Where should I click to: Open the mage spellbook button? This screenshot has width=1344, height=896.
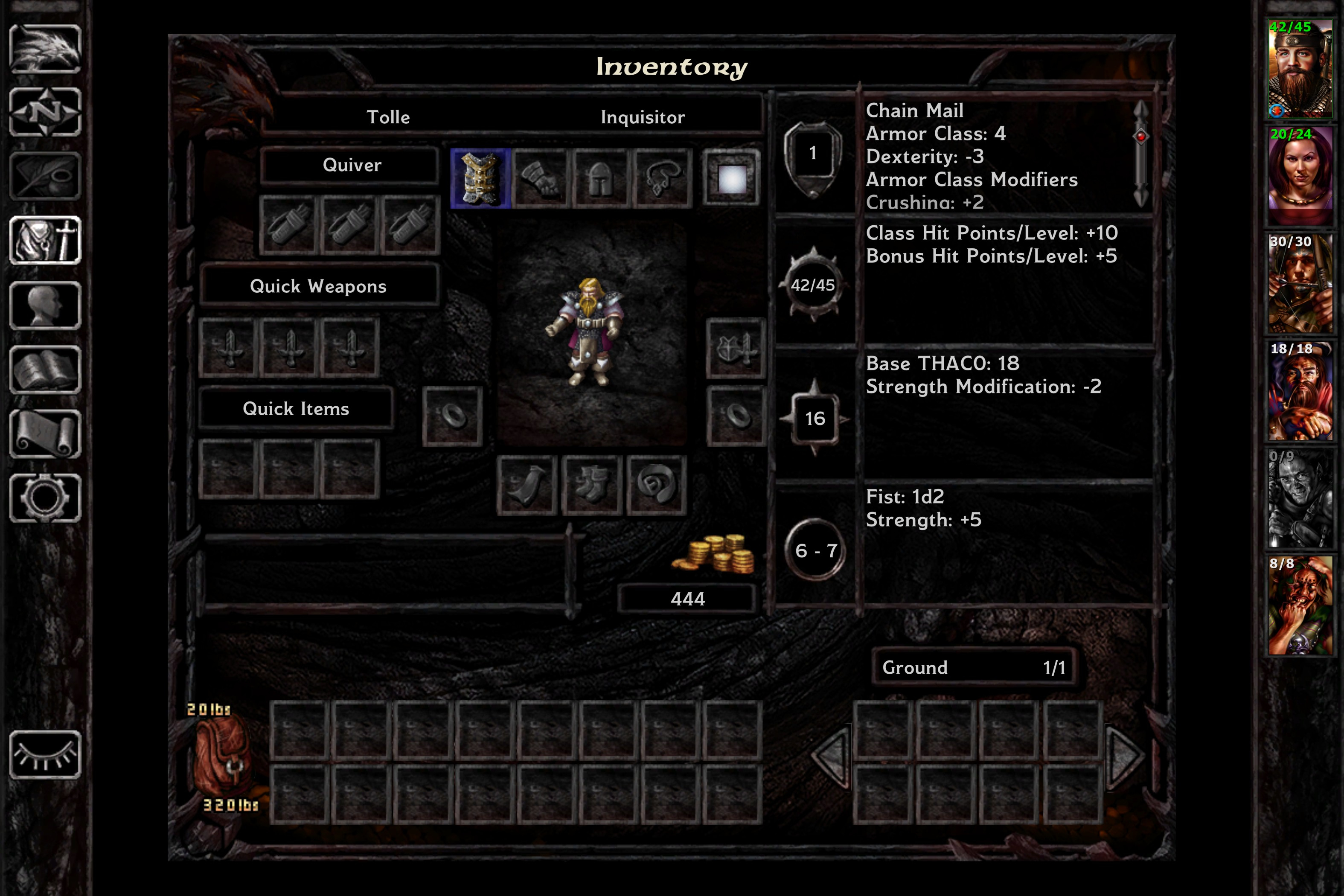[x=45, y=370]
